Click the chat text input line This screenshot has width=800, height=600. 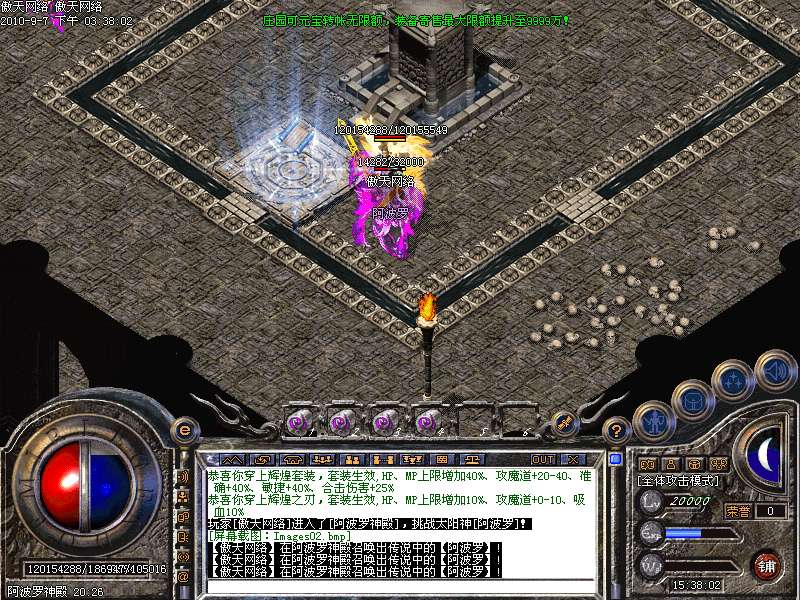click(x=400, y=586)
